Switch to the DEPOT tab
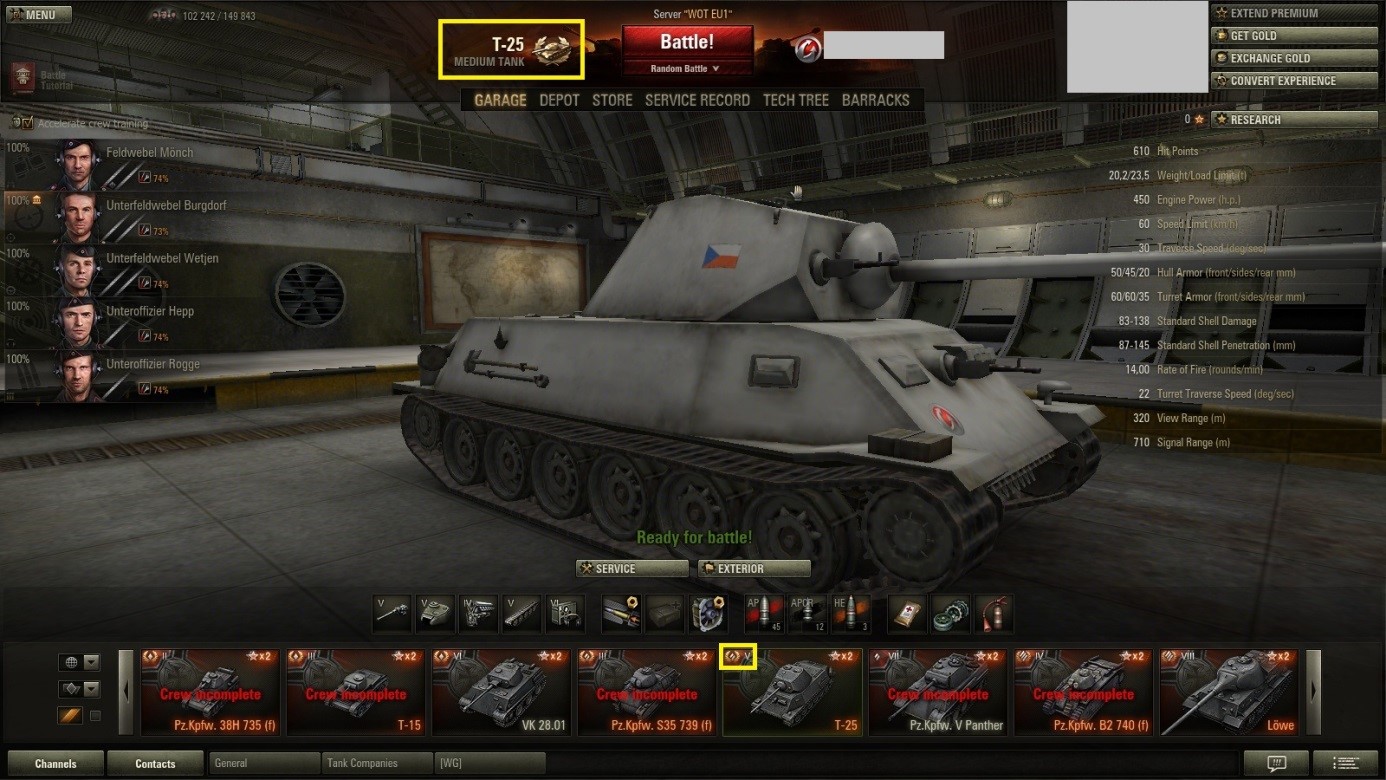The image size is (1386, 780). click(x=559, y=100)
